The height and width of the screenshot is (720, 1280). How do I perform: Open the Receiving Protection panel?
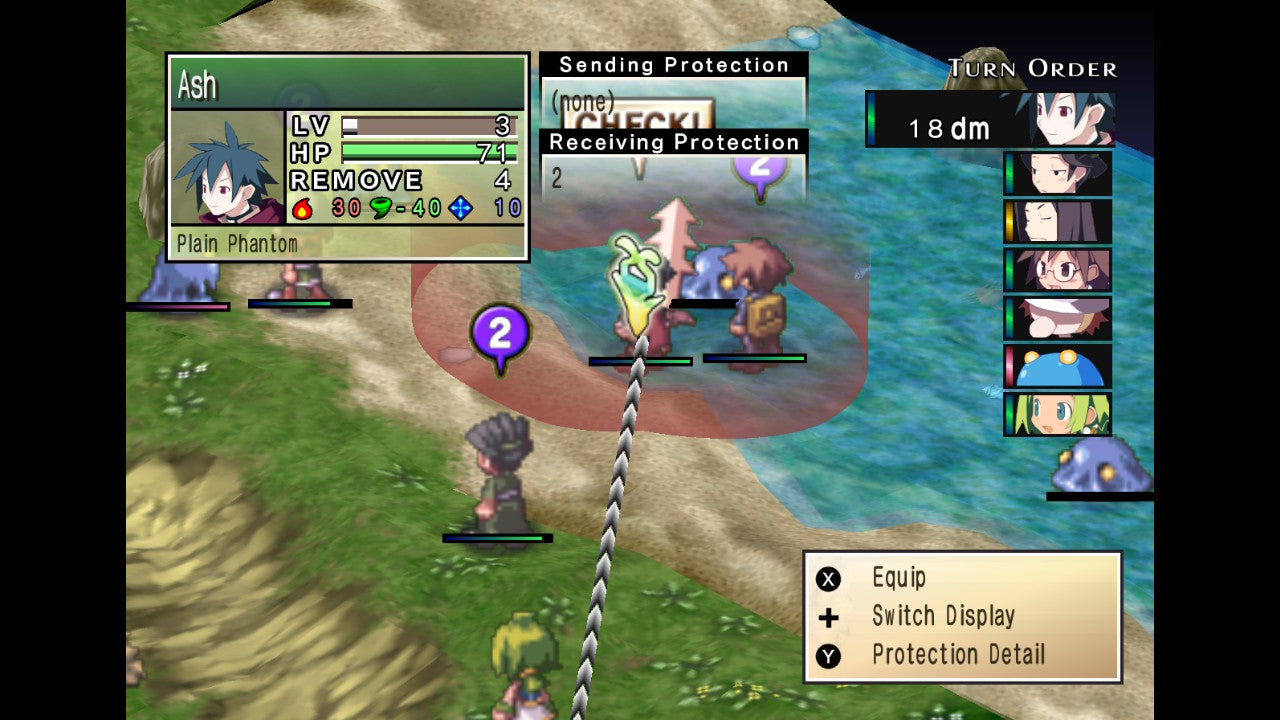[x=673, y=143]
